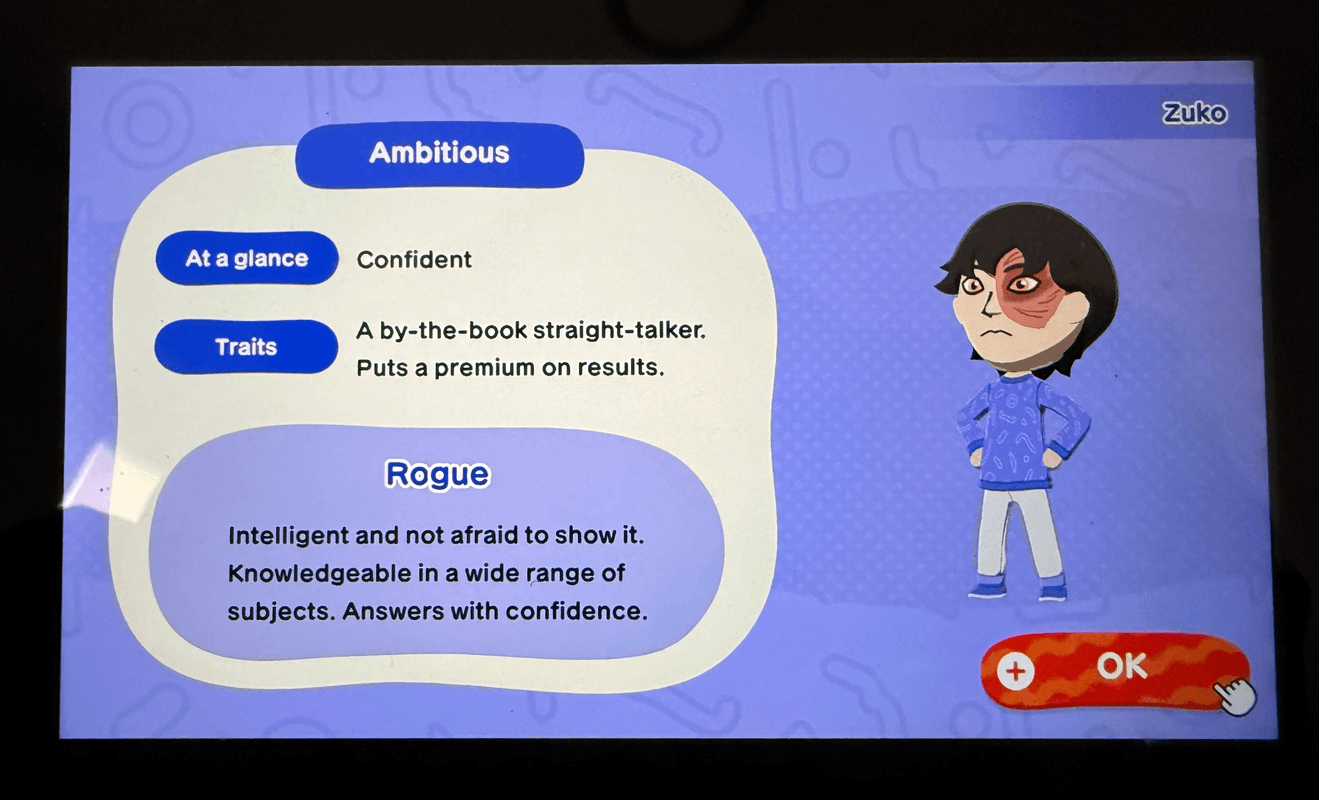Toggle the Ambitious personality selection

pos(440,154)
